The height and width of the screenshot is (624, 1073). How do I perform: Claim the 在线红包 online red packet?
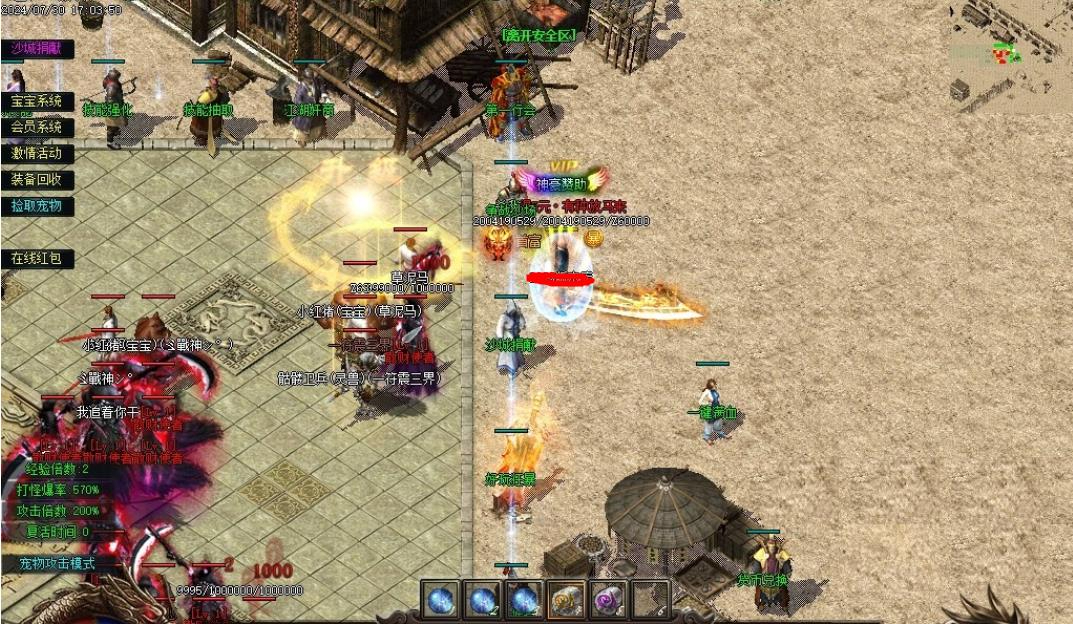tap(37, 258)
